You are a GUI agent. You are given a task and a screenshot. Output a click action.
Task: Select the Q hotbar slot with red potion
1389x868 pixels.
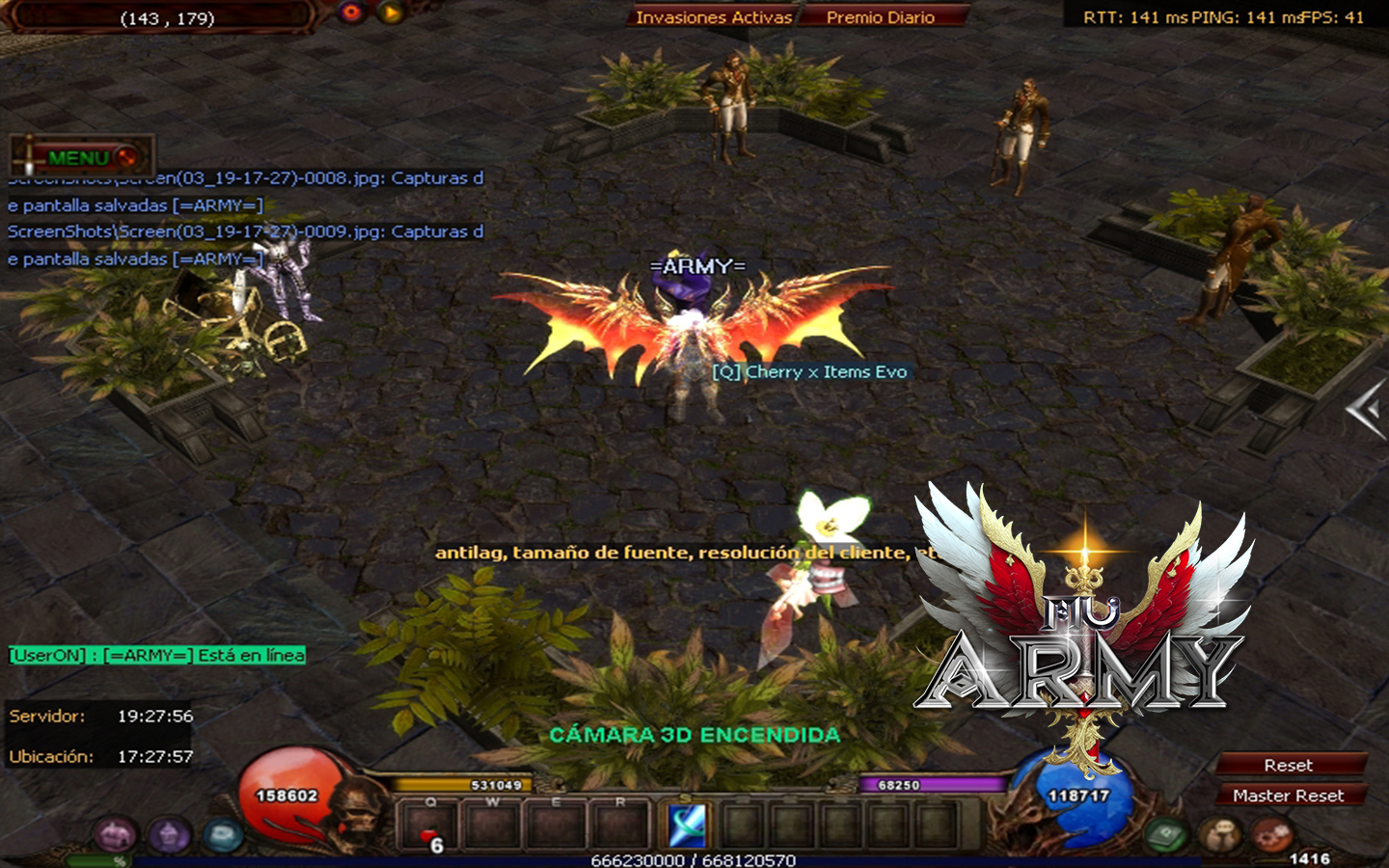click(430, 827)
